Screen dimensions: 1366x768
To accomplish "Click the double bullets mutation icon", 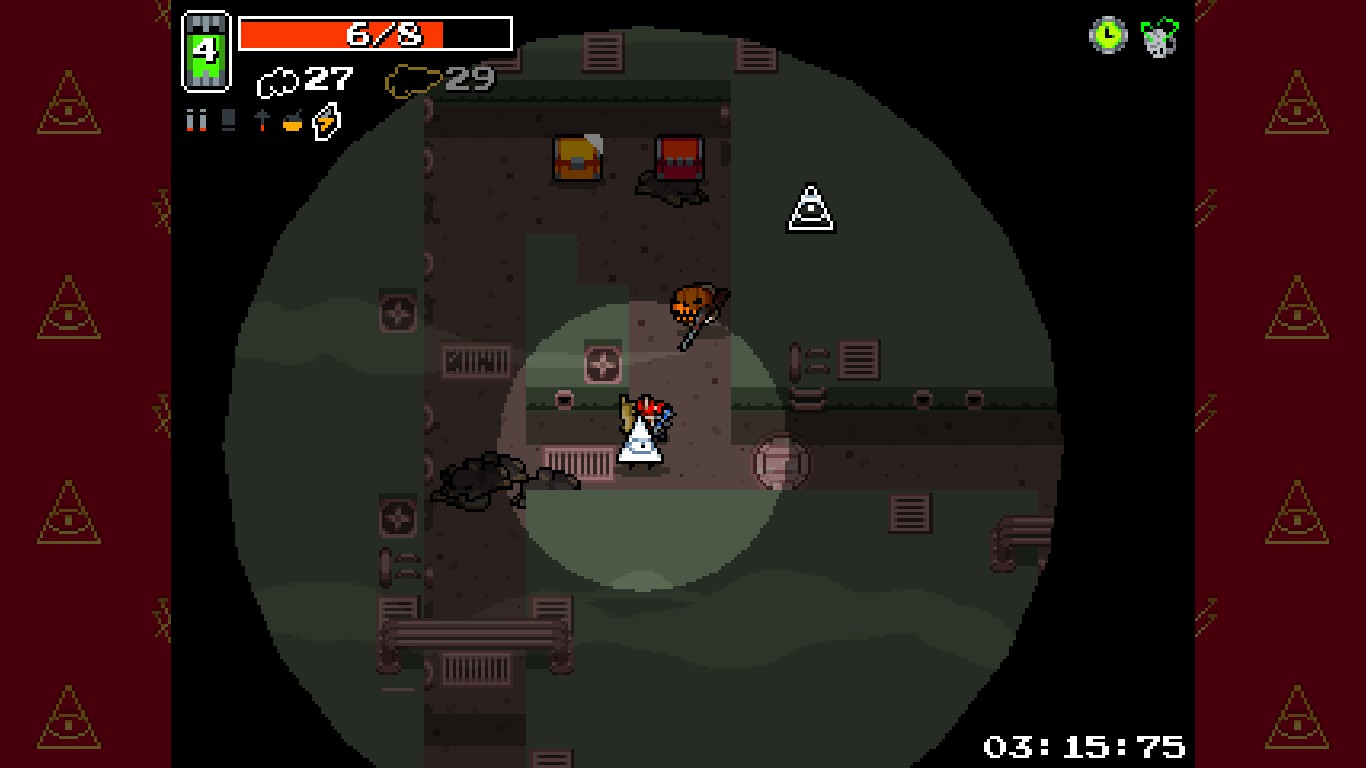I will [x=196, y=120].
